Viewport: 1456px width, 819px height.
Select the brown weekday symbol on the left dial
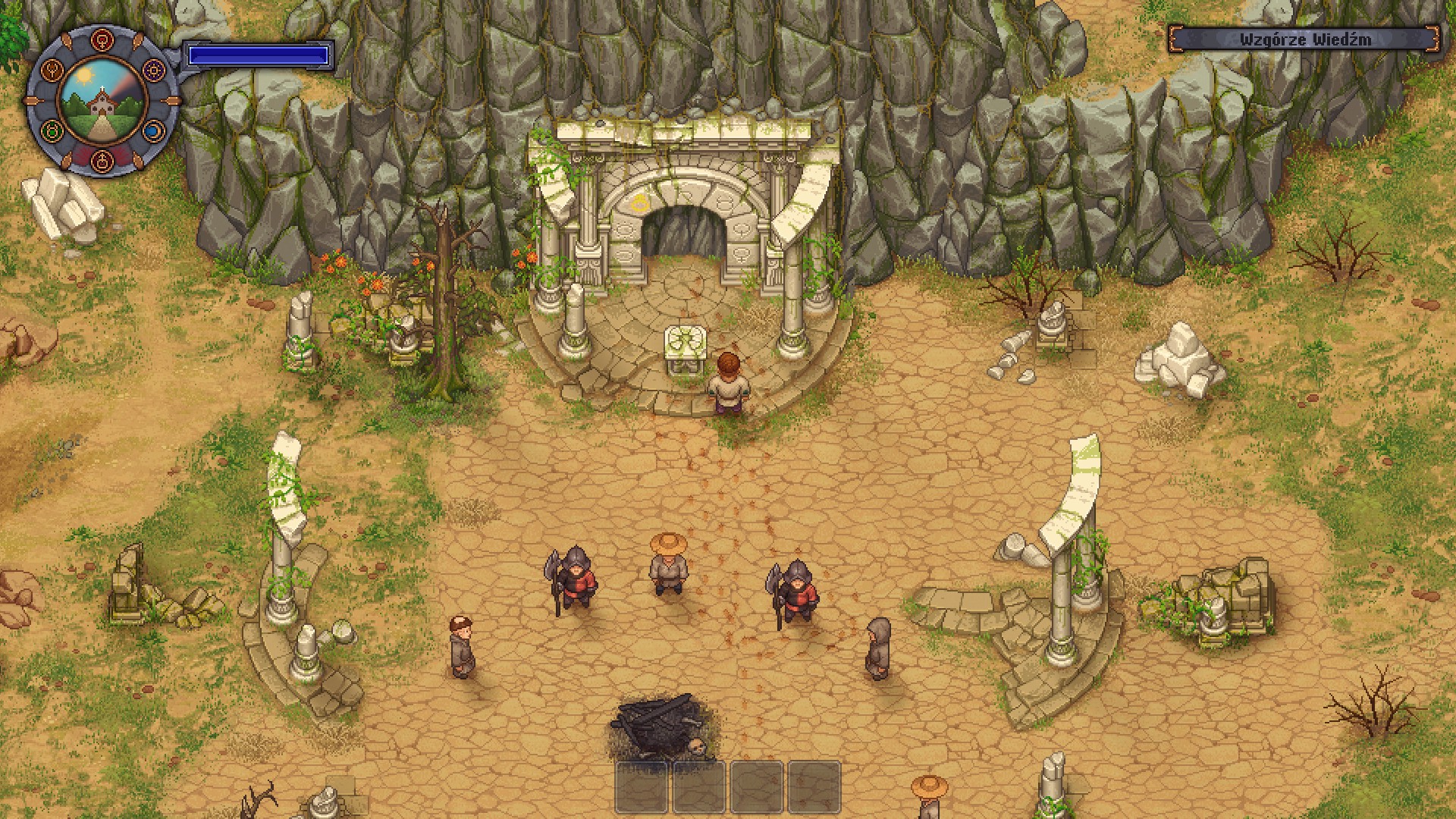(x=52, y=71)
